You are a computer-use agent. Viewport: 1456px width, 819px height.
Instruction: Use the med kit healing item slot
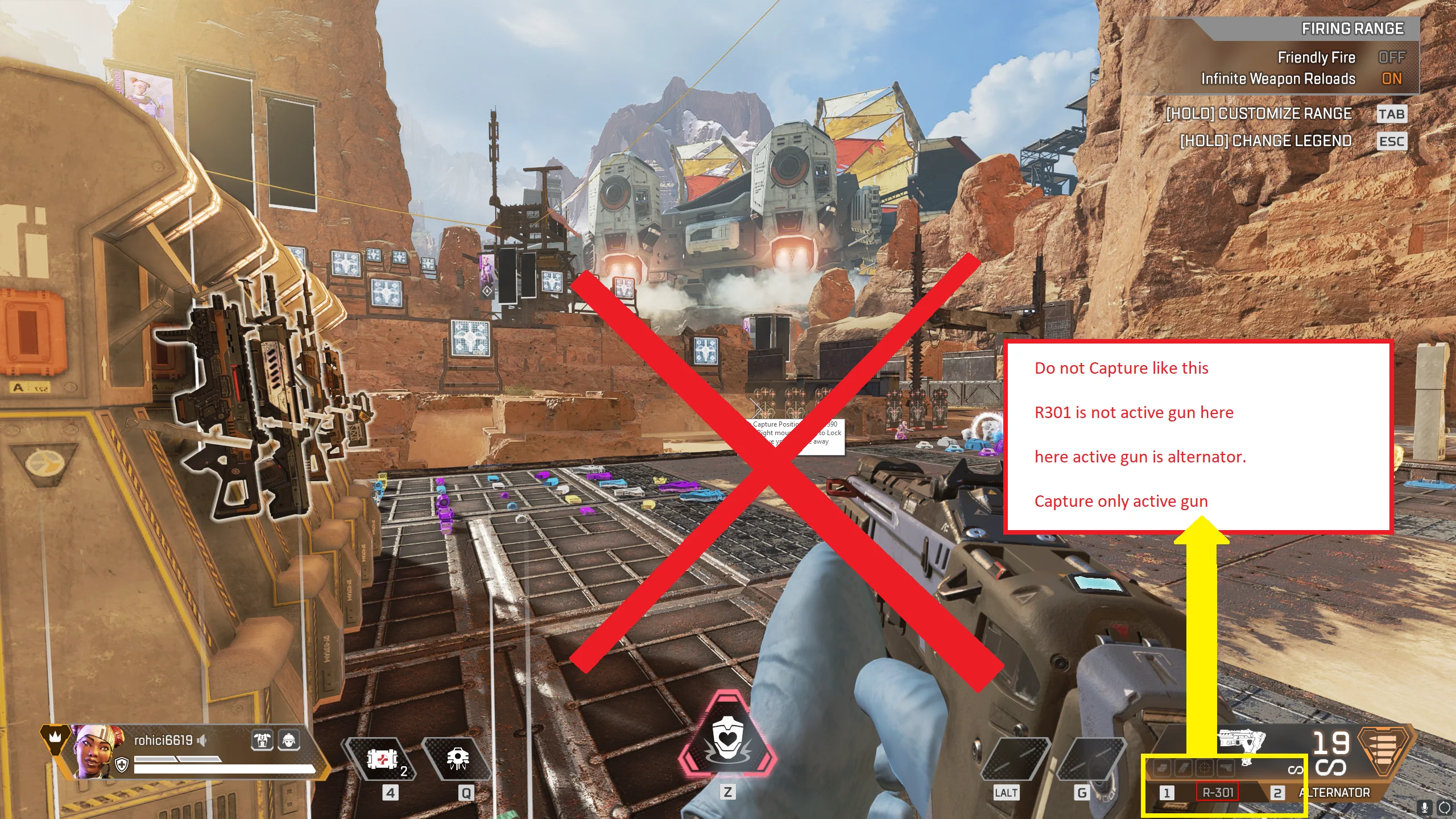click(x=382, y=759)
